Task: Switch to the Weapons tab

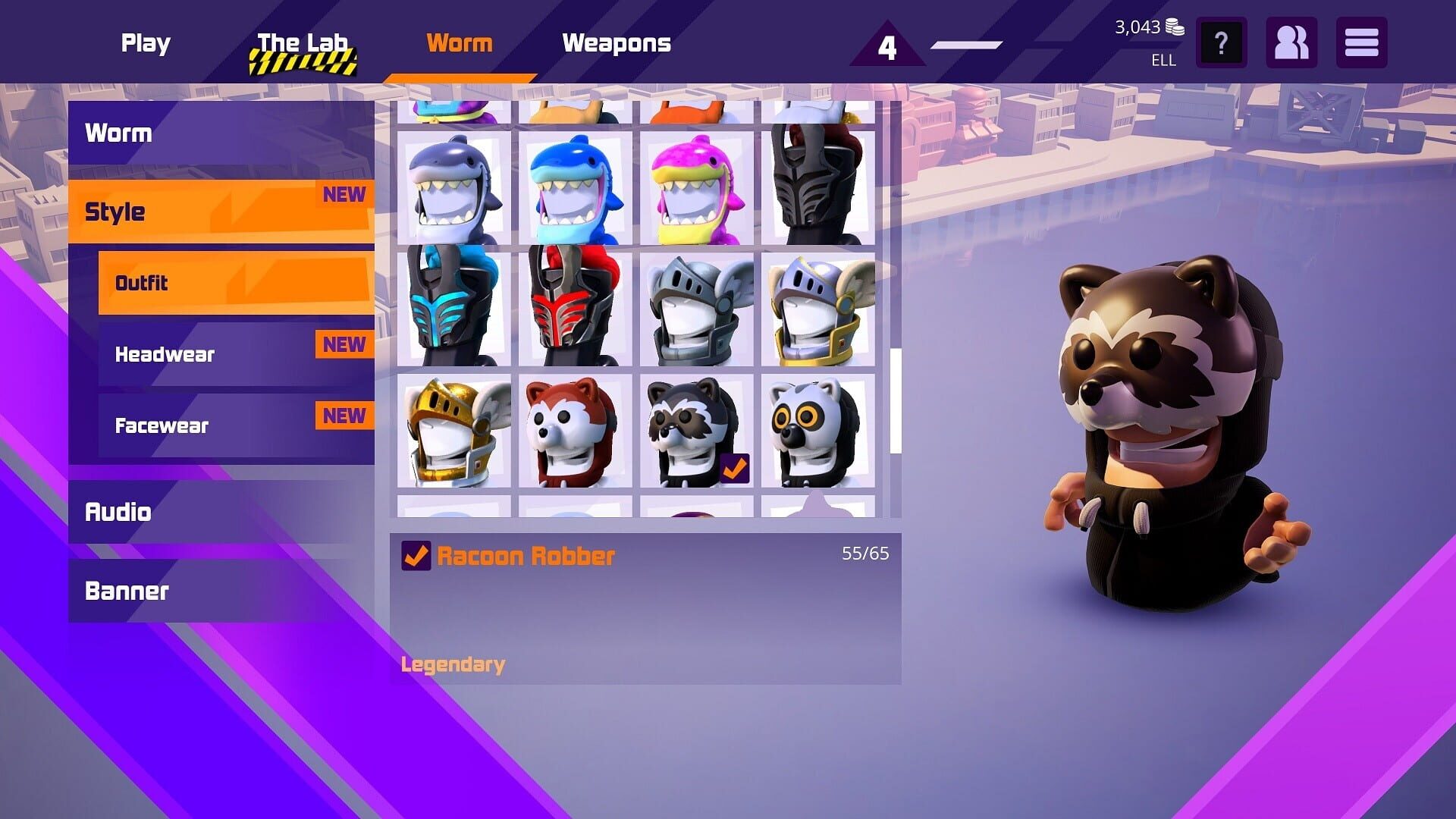Action: click(x=617, y=43)
